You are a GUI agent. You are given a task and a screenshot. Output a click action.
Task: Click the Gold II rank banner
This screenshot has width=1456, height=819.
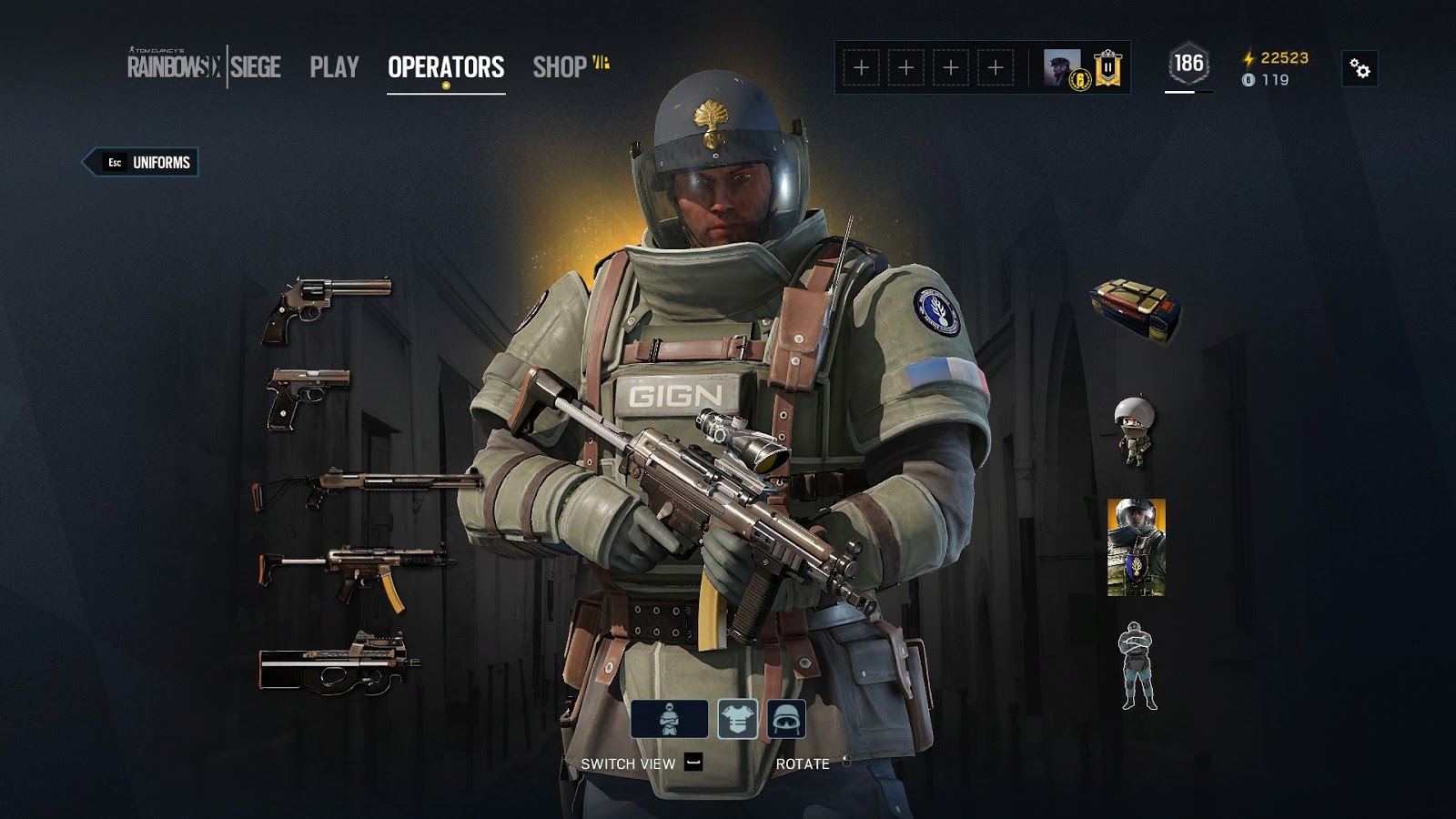pyautogui.click(x=1107, y=65)
